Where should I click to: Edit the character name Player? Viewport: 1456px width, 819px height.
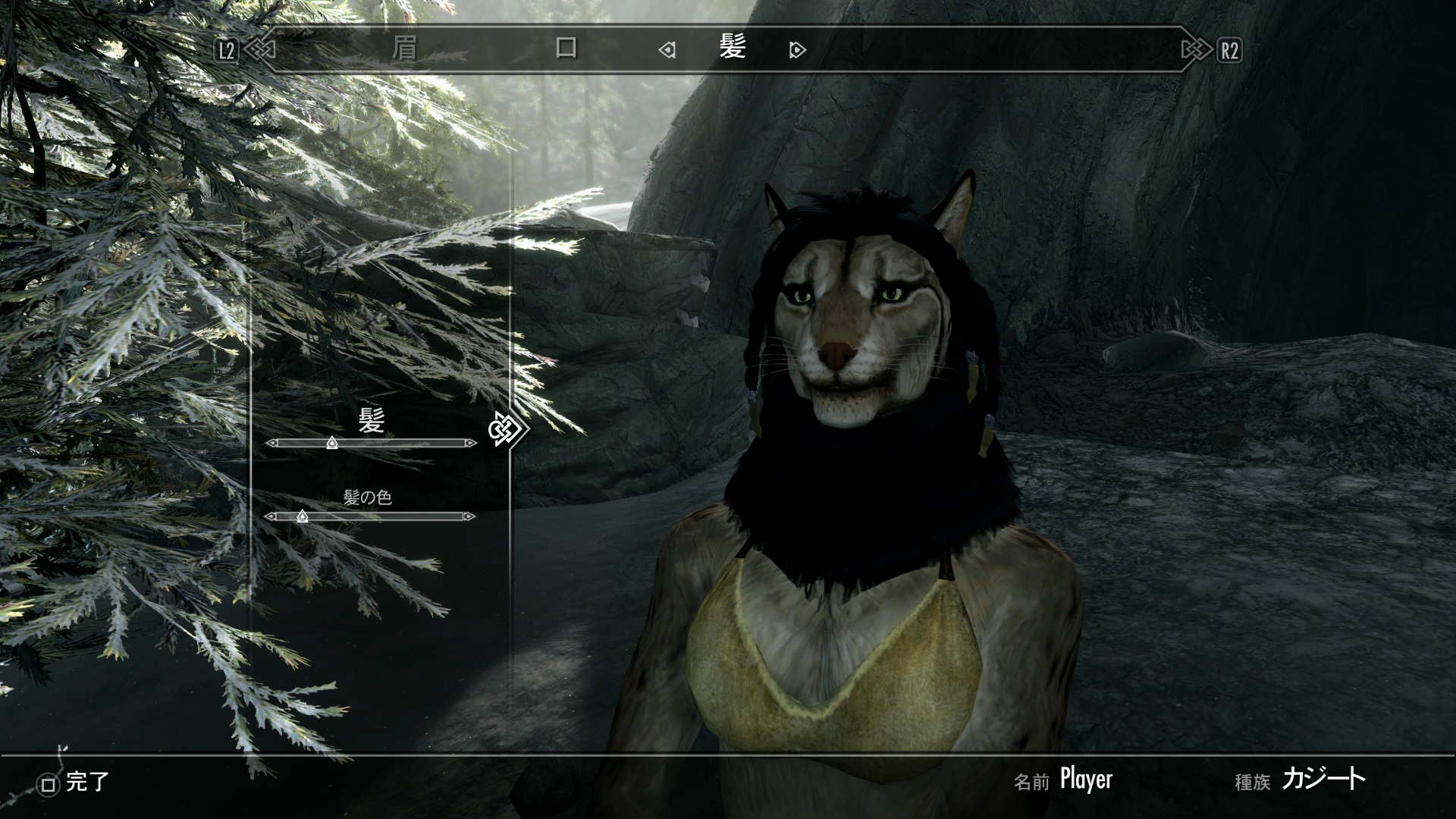[1085, 780]
